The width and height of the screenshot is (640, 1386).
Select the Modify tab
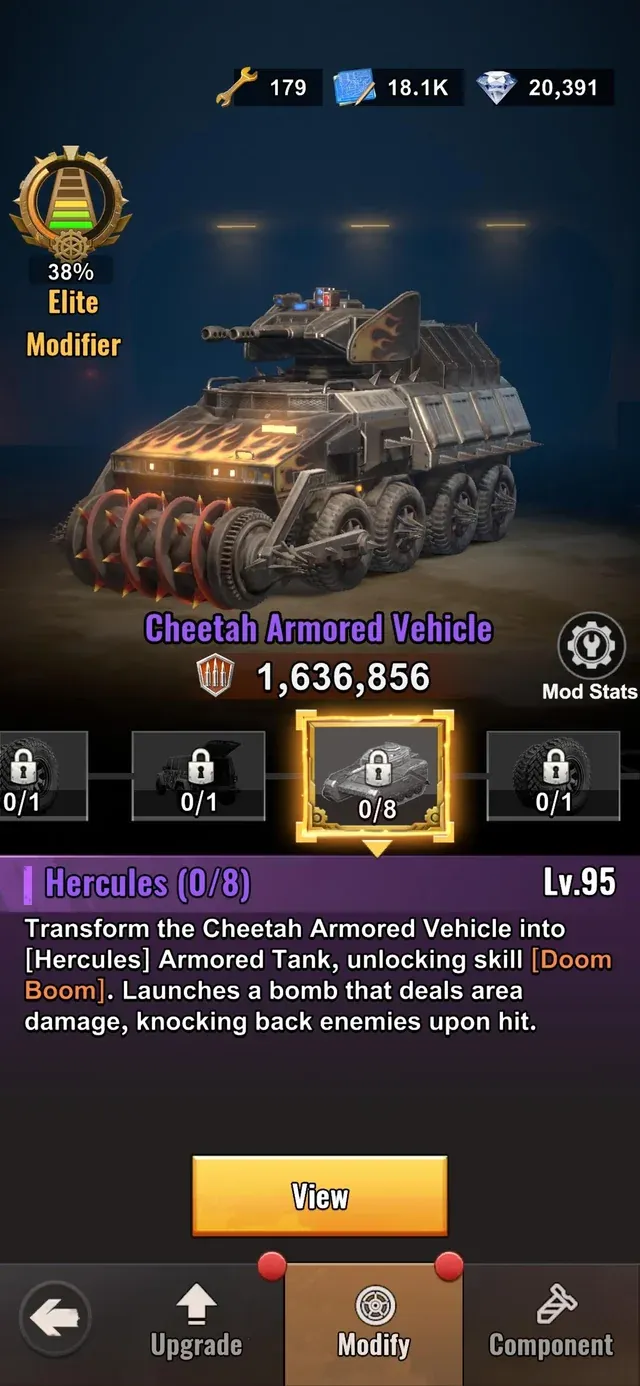coord(374,1322)
